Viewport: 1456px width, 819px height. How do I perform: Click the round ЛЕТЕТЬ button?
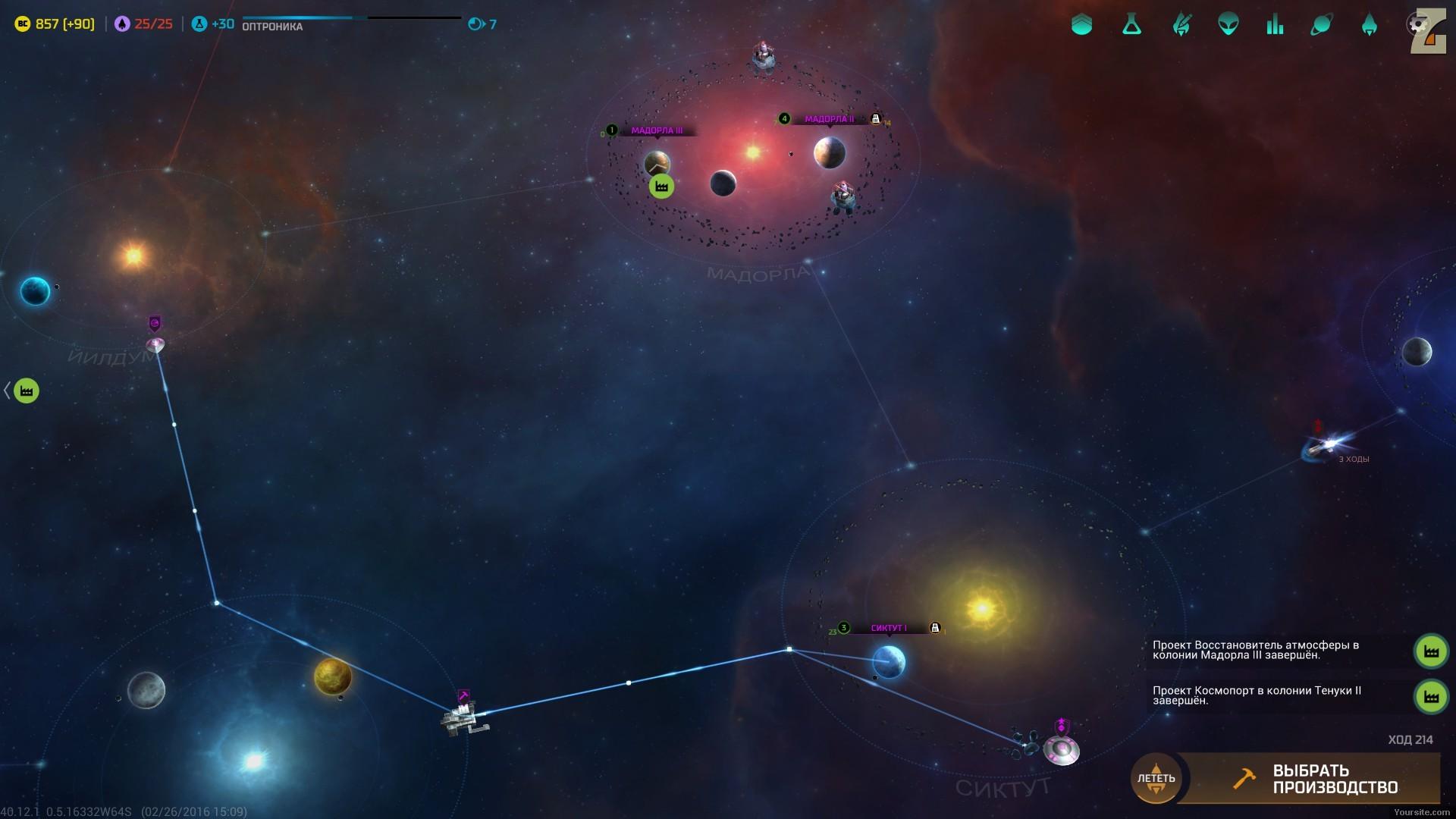point(1156,779)
